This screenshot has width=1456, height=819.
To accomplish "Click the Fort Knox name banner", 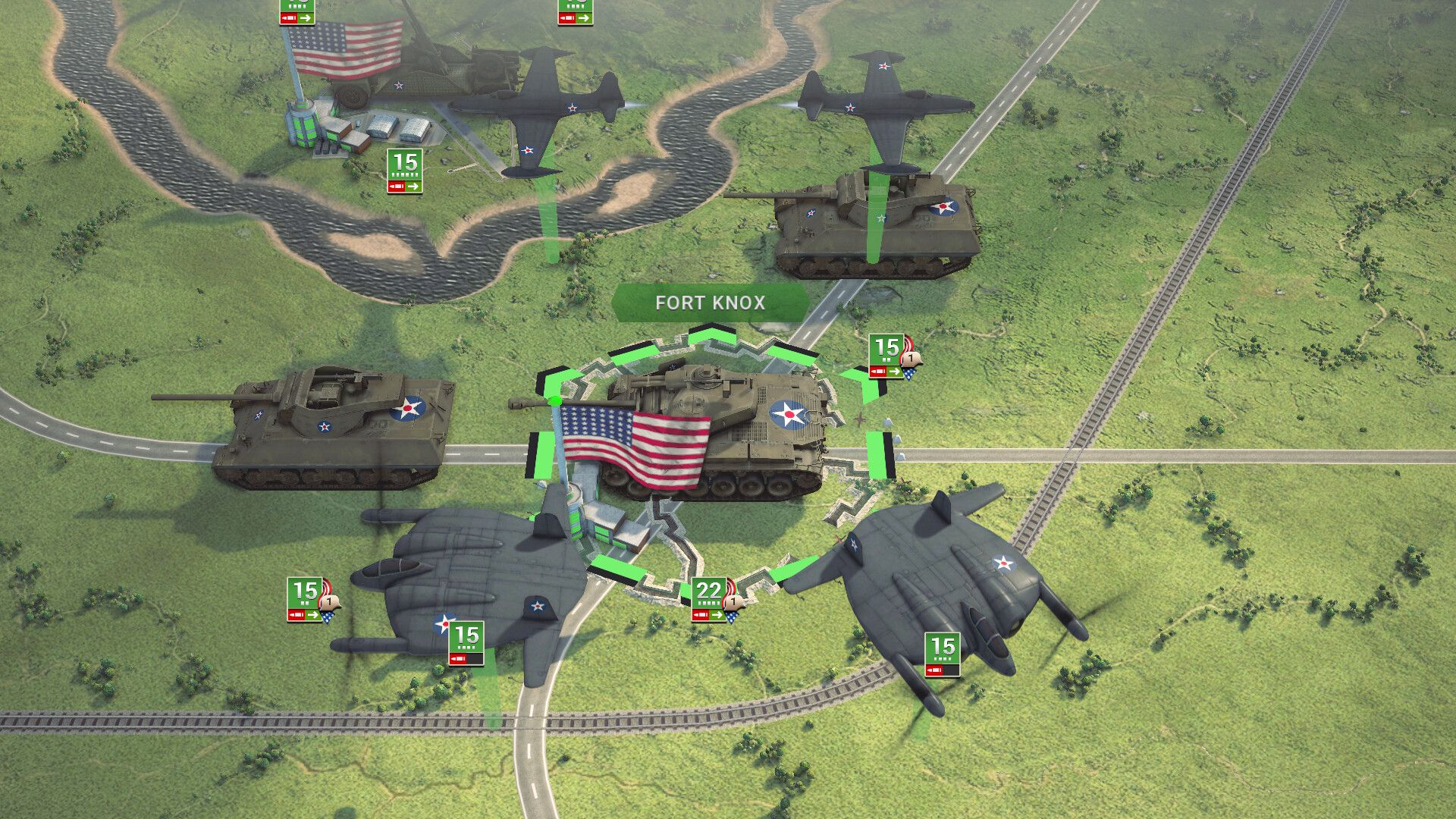I will click(x=711, y=303).
